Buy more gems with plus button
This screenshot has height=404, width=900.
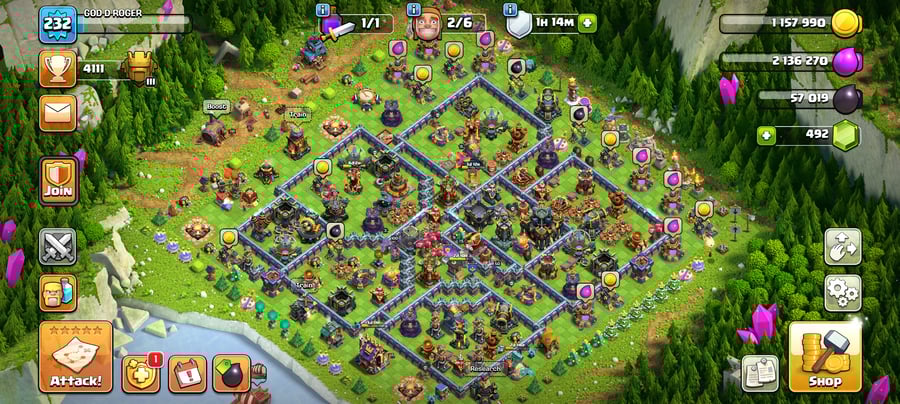767,135
